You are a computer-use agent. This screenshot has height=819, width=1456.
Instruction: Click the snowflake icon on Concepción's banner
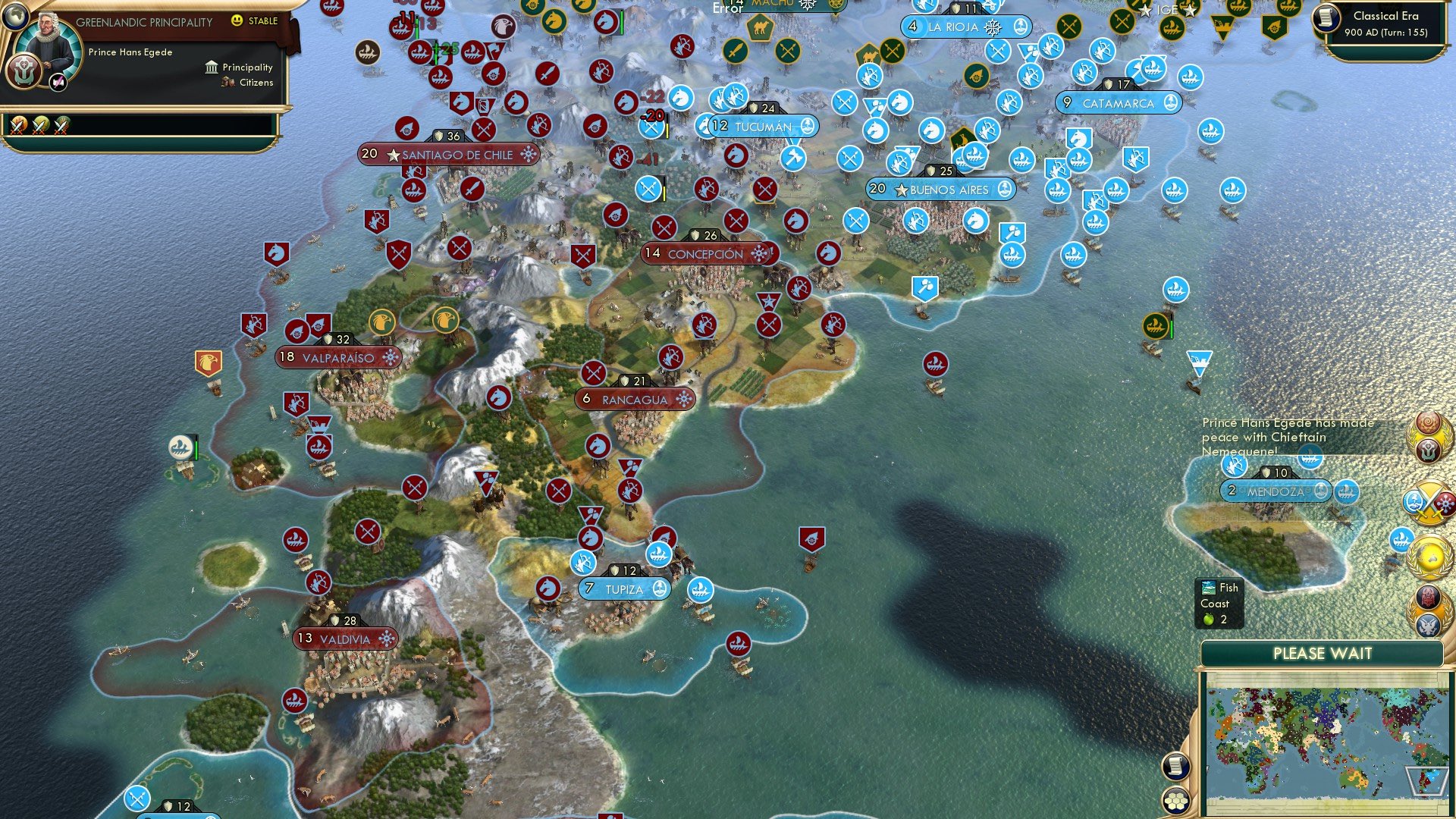759,253
